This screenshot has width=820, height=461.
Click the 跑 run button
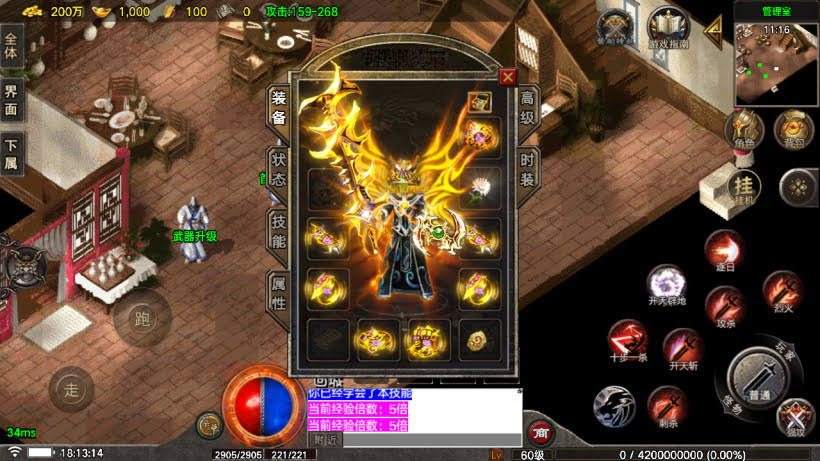[x=141, y=320]
